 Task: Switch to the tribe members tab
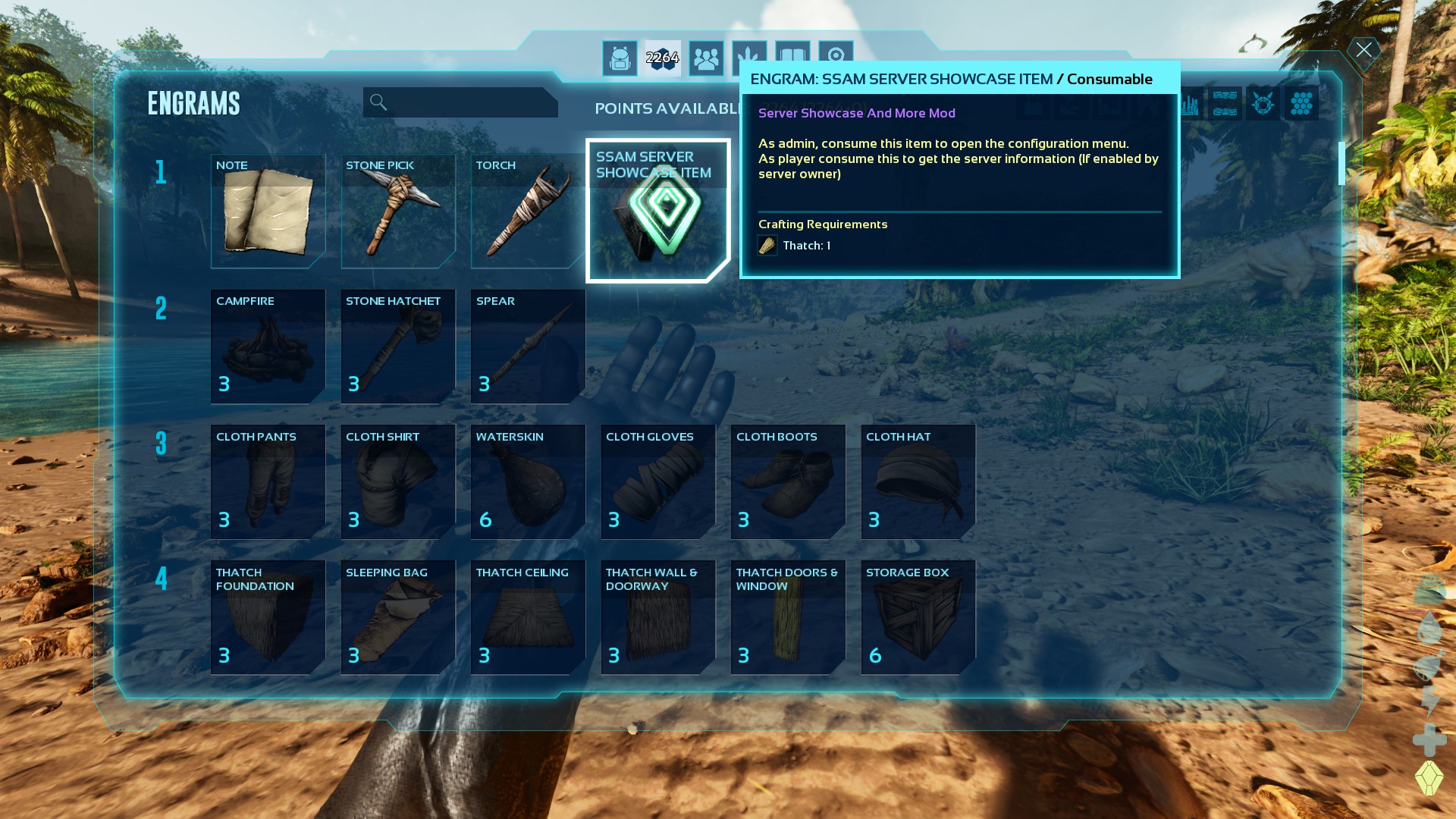click(x=706, y=58)
